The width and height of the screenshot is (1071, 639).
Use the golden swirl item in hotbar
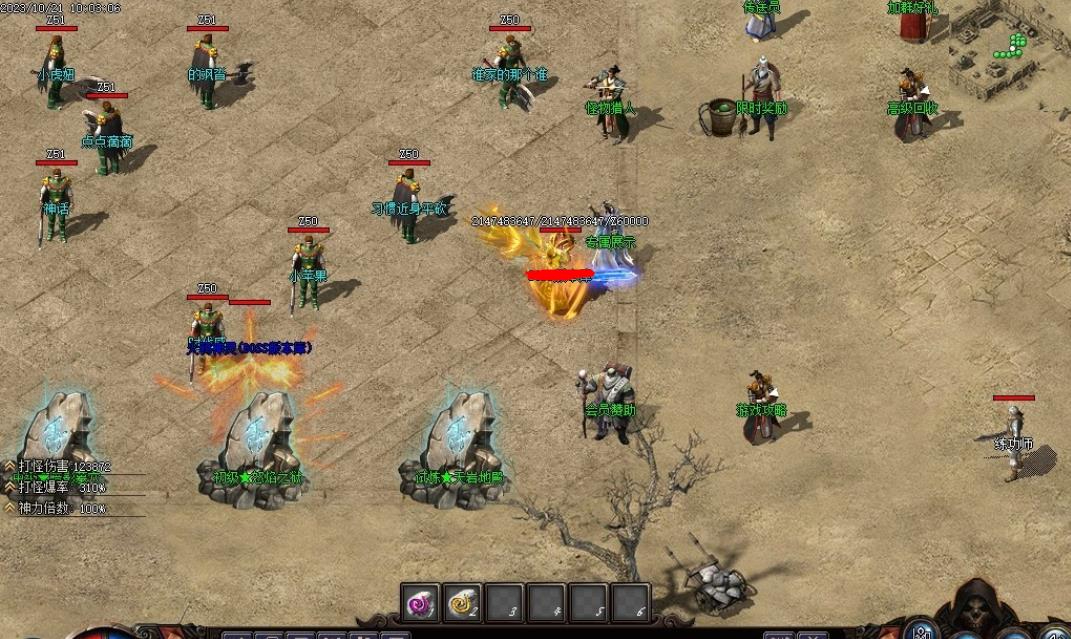click(462, 603)
